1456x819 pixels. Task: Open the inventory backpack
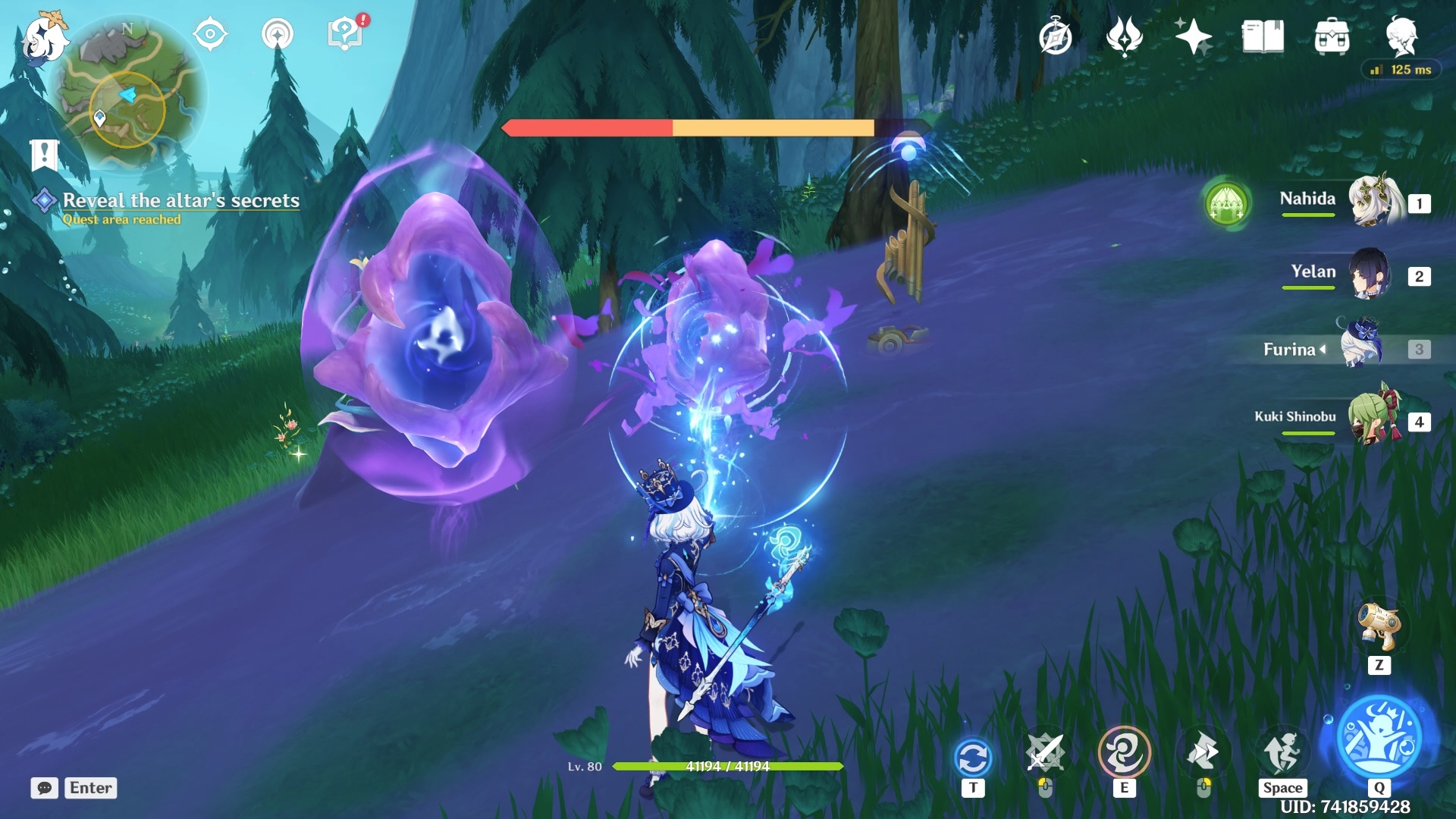pos(1333,36)
